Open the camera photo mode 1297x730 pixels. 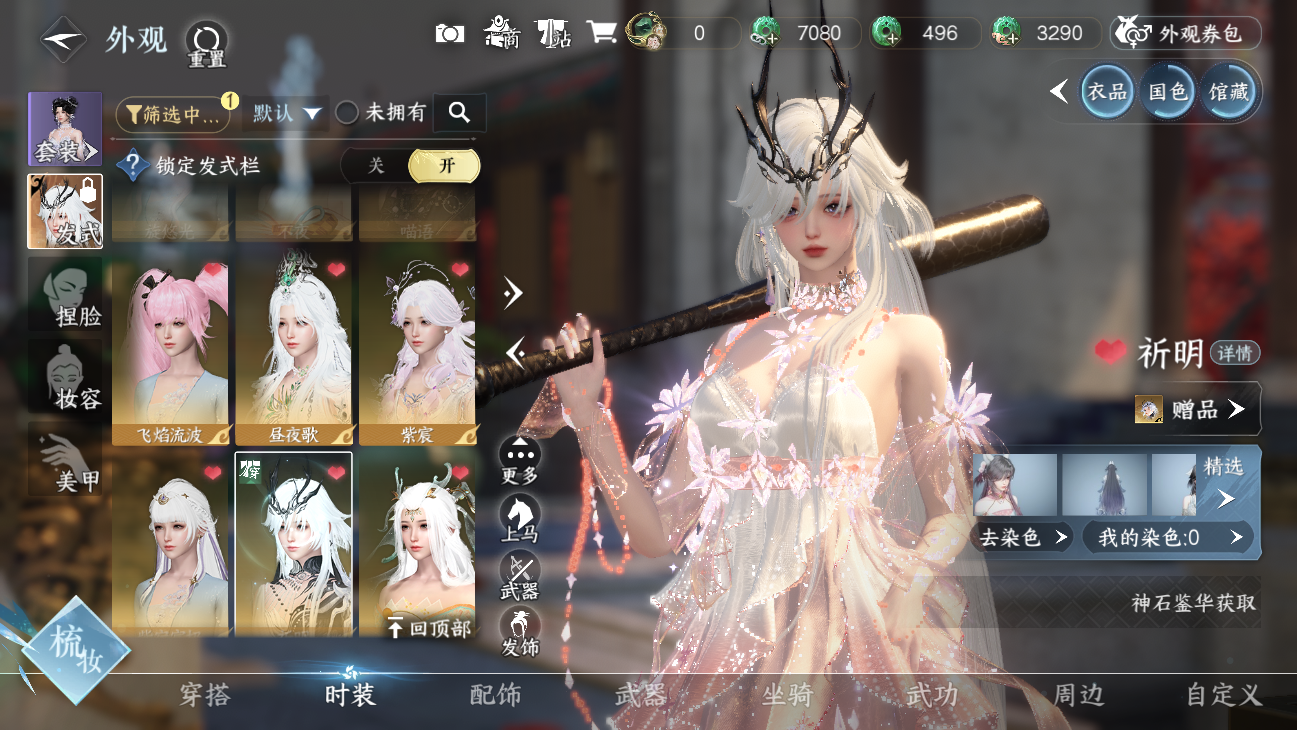tap(450, 33)
